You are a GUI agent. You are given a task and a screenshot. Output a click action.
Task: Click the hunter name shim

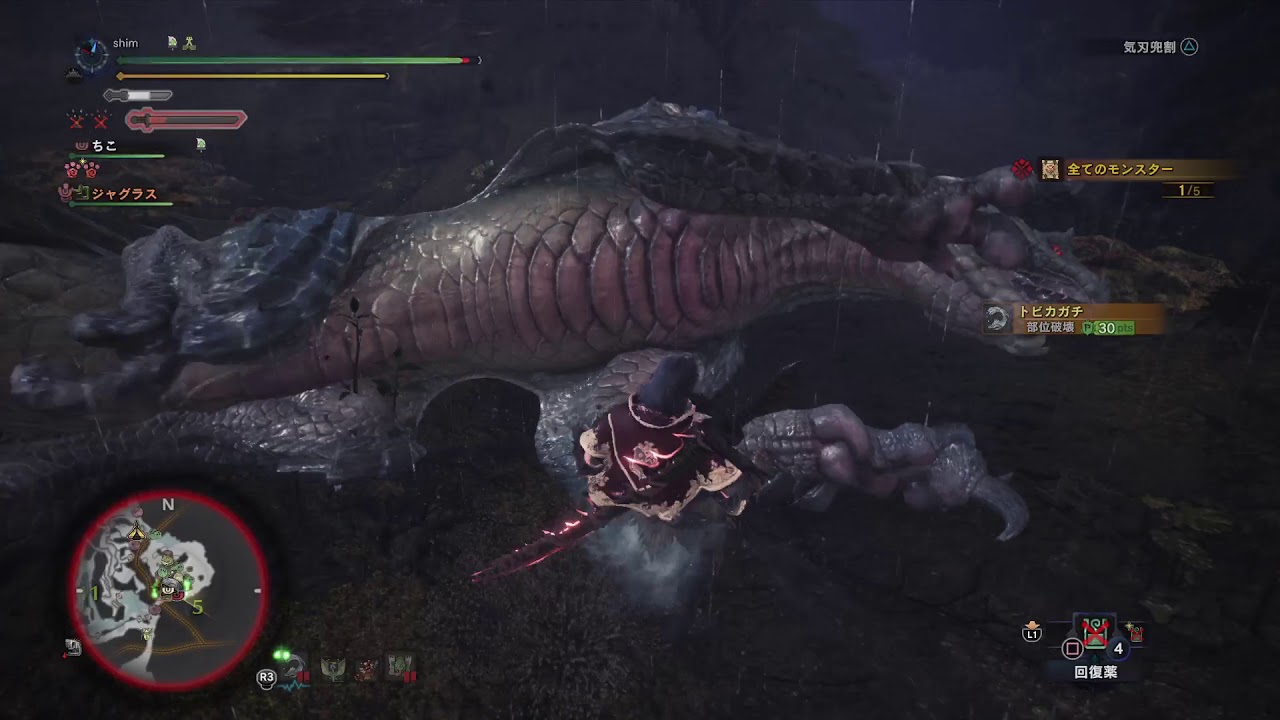(x=128, y=43)
